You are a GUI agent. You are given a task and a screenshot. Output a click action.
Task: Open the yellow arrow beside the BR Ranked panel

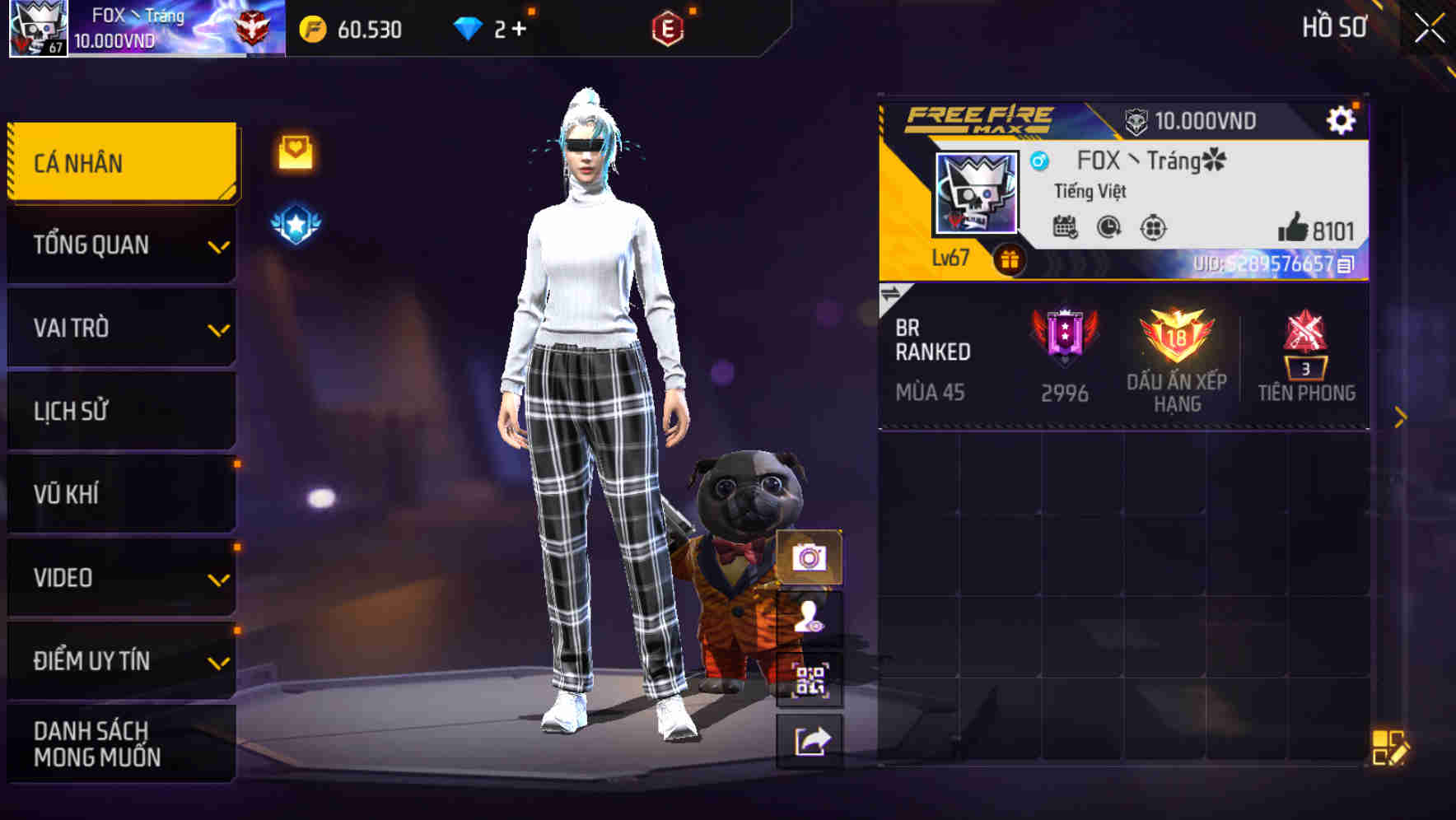(x=1400, y=417)
